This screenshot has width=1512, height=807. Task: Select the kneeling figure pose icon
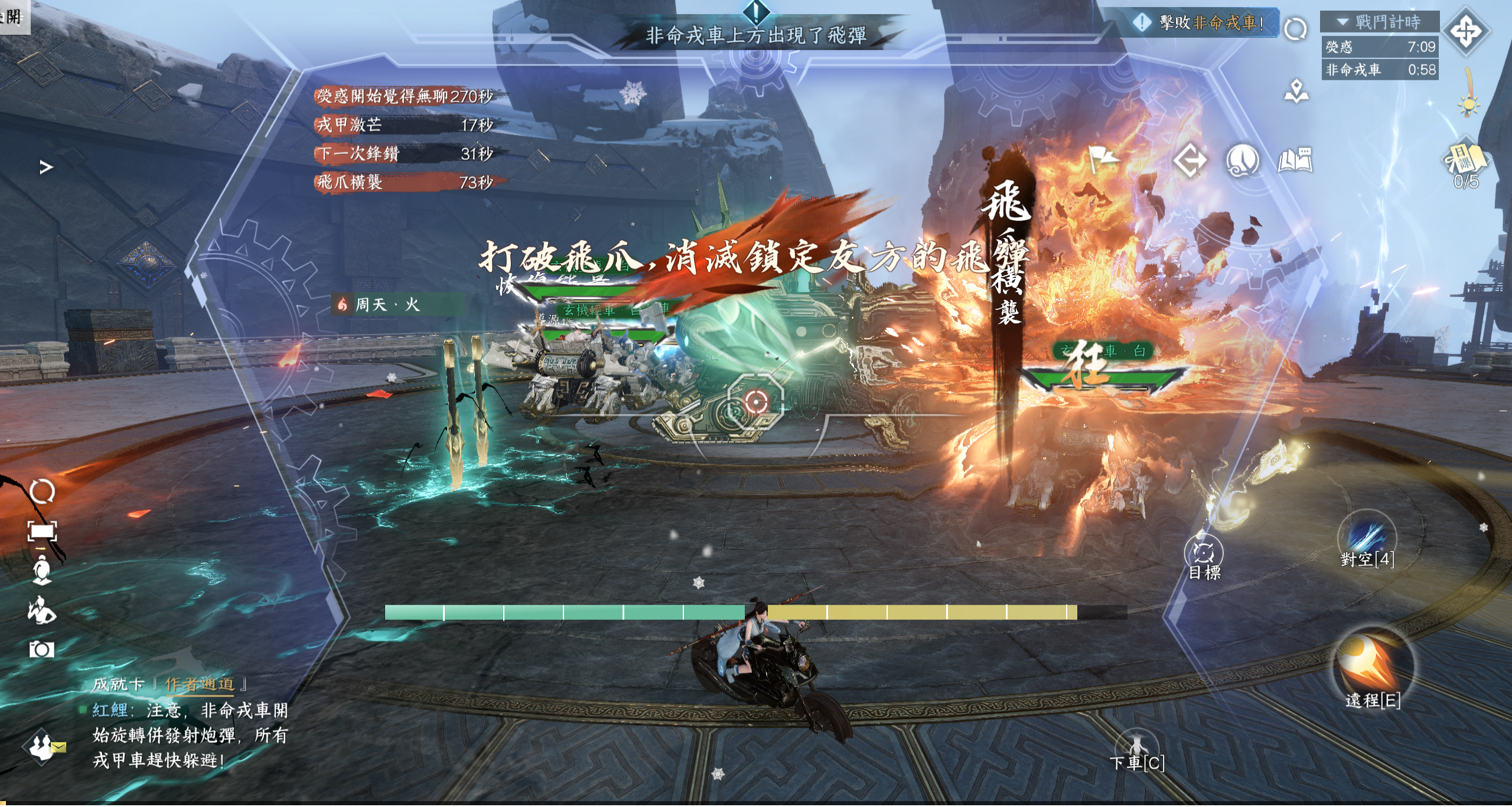pos(42,609)
